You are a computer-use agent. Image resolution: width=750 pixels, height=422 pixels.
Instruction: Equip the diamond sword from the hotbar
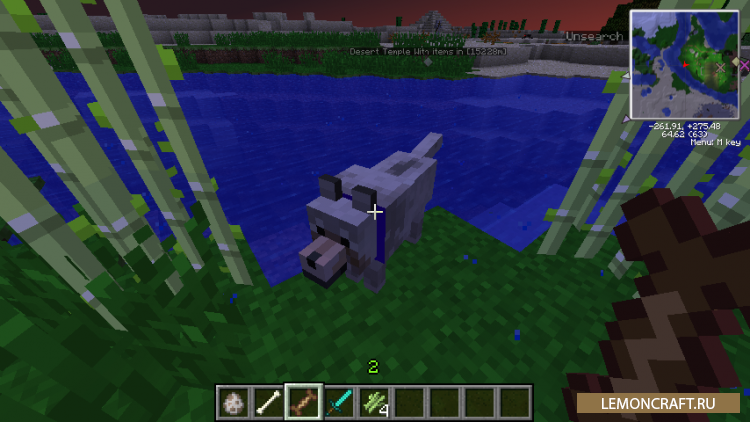tap(338, 402)
